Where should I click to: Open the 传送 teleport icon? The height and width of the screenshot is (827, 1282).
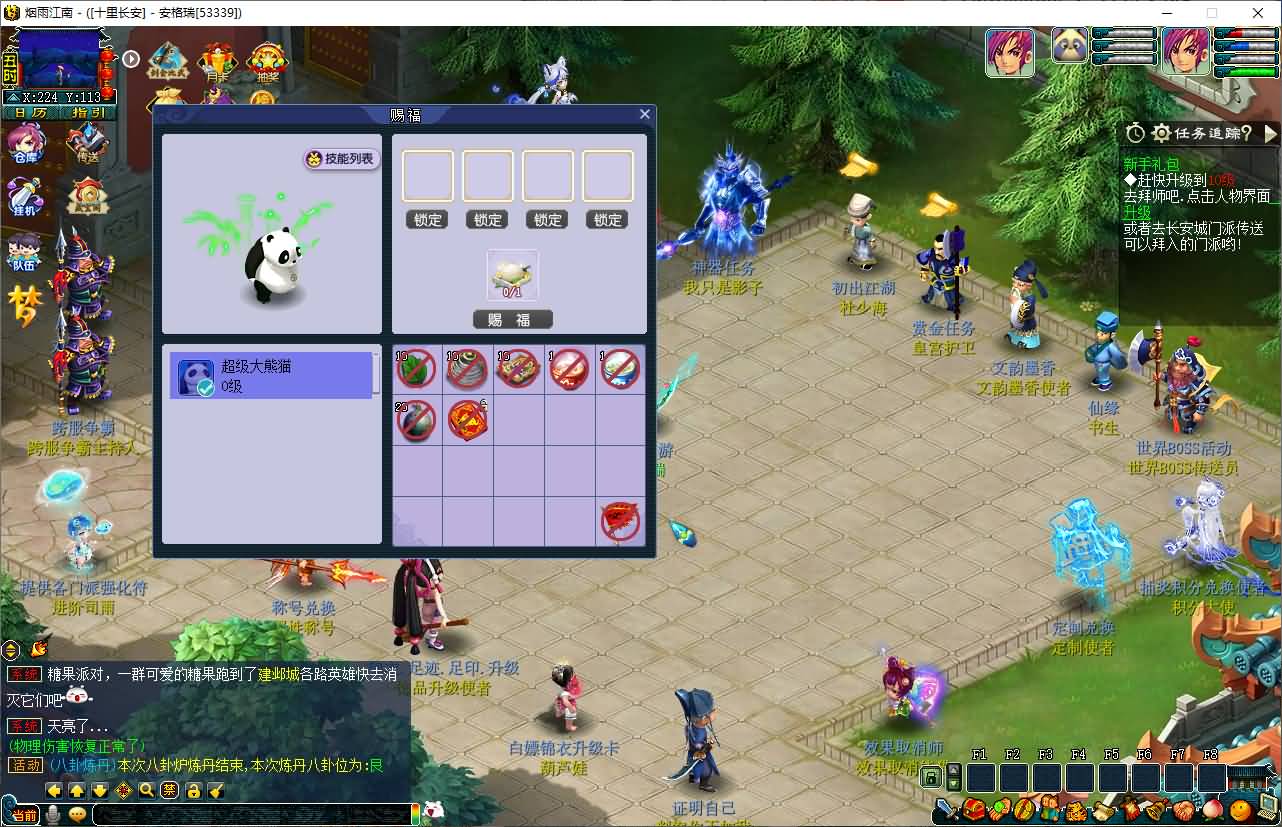click(88, 145)
